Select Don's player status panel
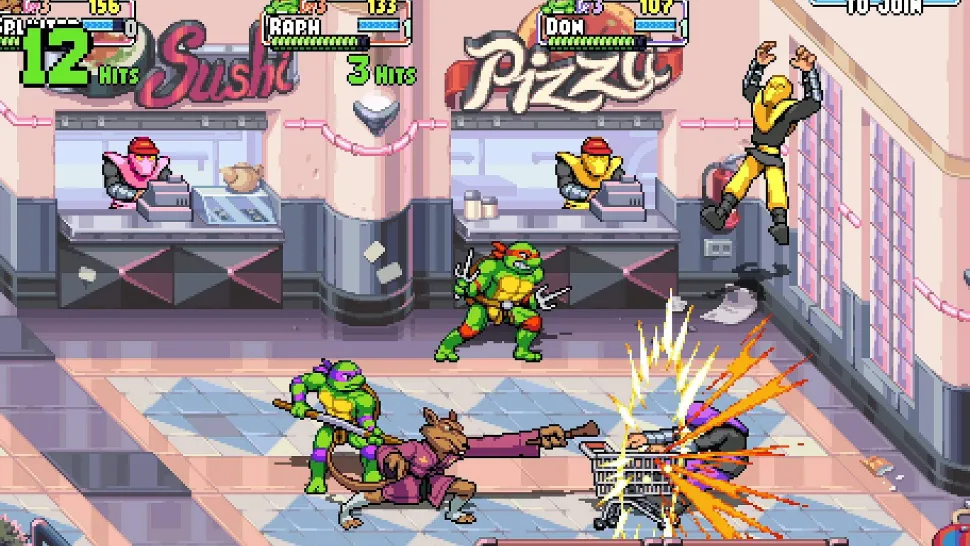The width and height of the screenshot is (970, 546). tap(613, 24)
